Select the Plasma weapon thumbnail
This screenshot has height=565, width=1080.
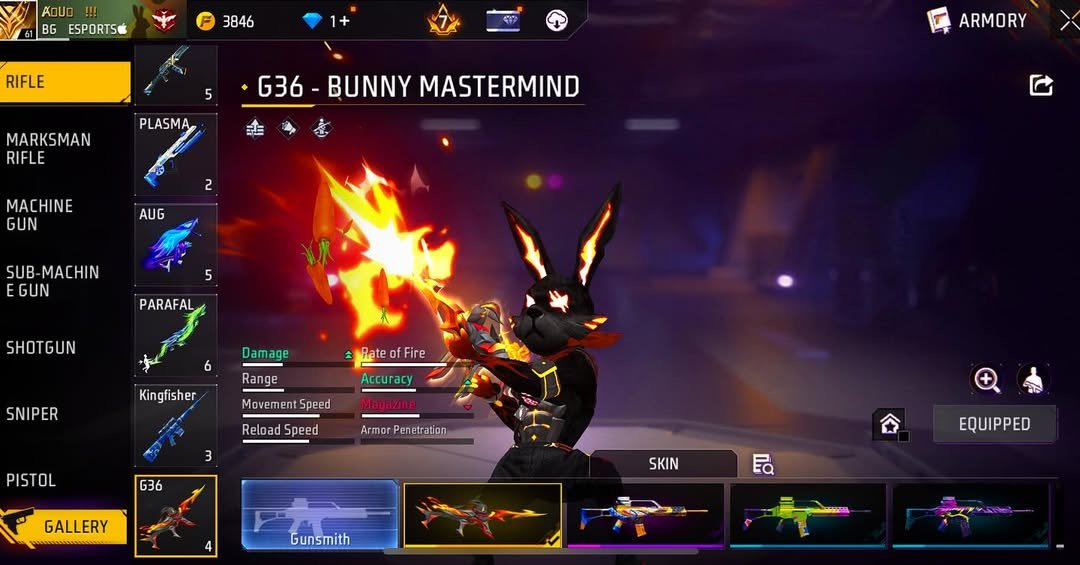tap(176, 154)
